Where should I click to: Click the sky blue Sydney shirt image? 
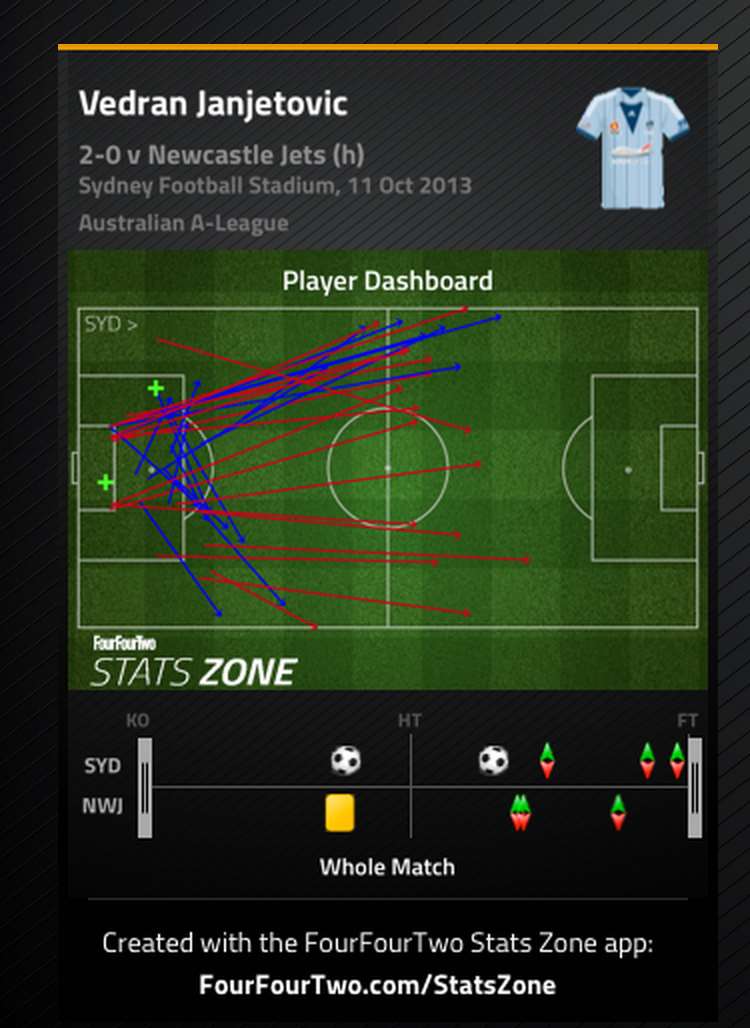[x=632, y=147]
